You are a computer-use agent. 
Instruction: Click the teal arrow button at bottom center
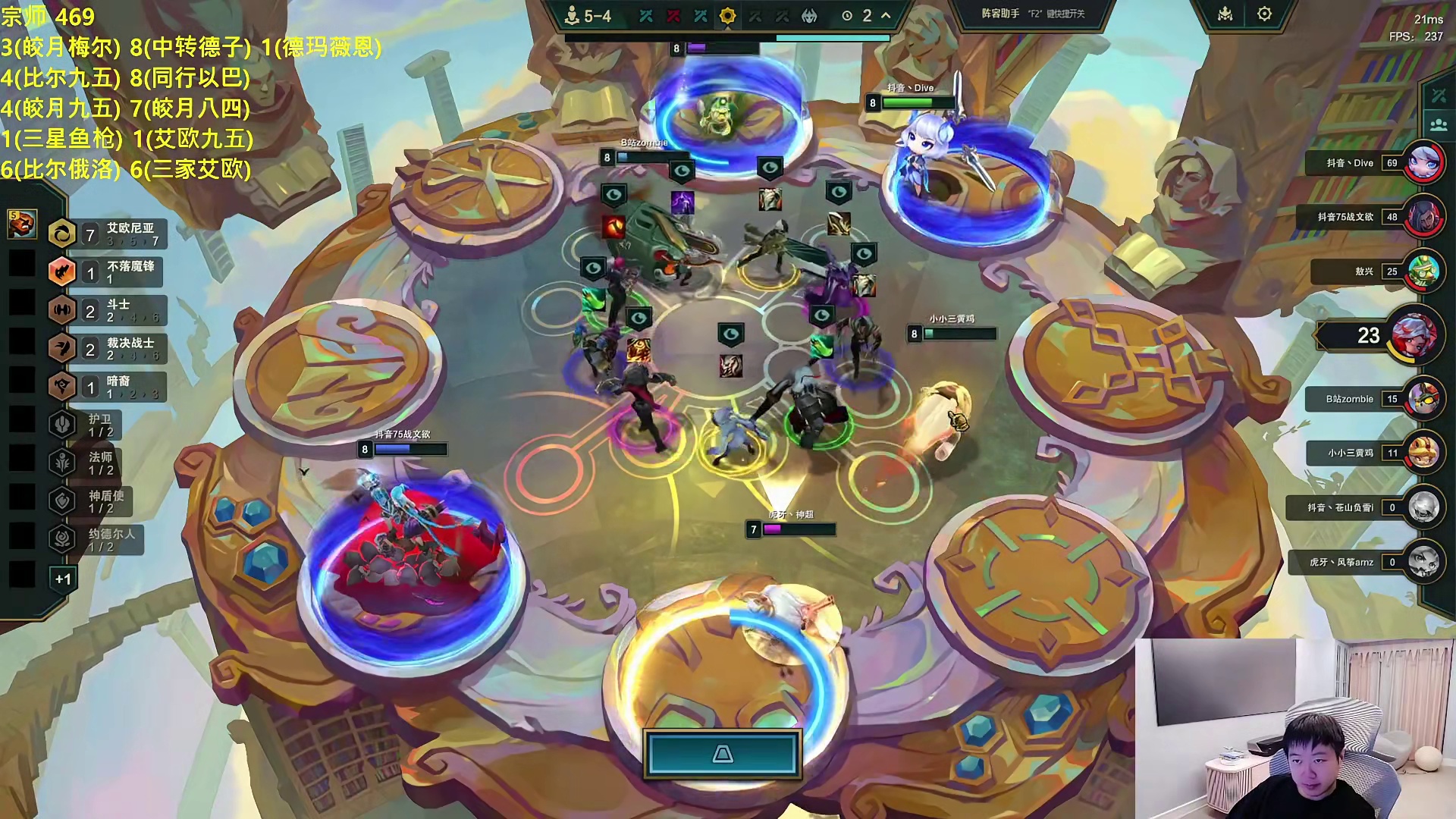723,754
